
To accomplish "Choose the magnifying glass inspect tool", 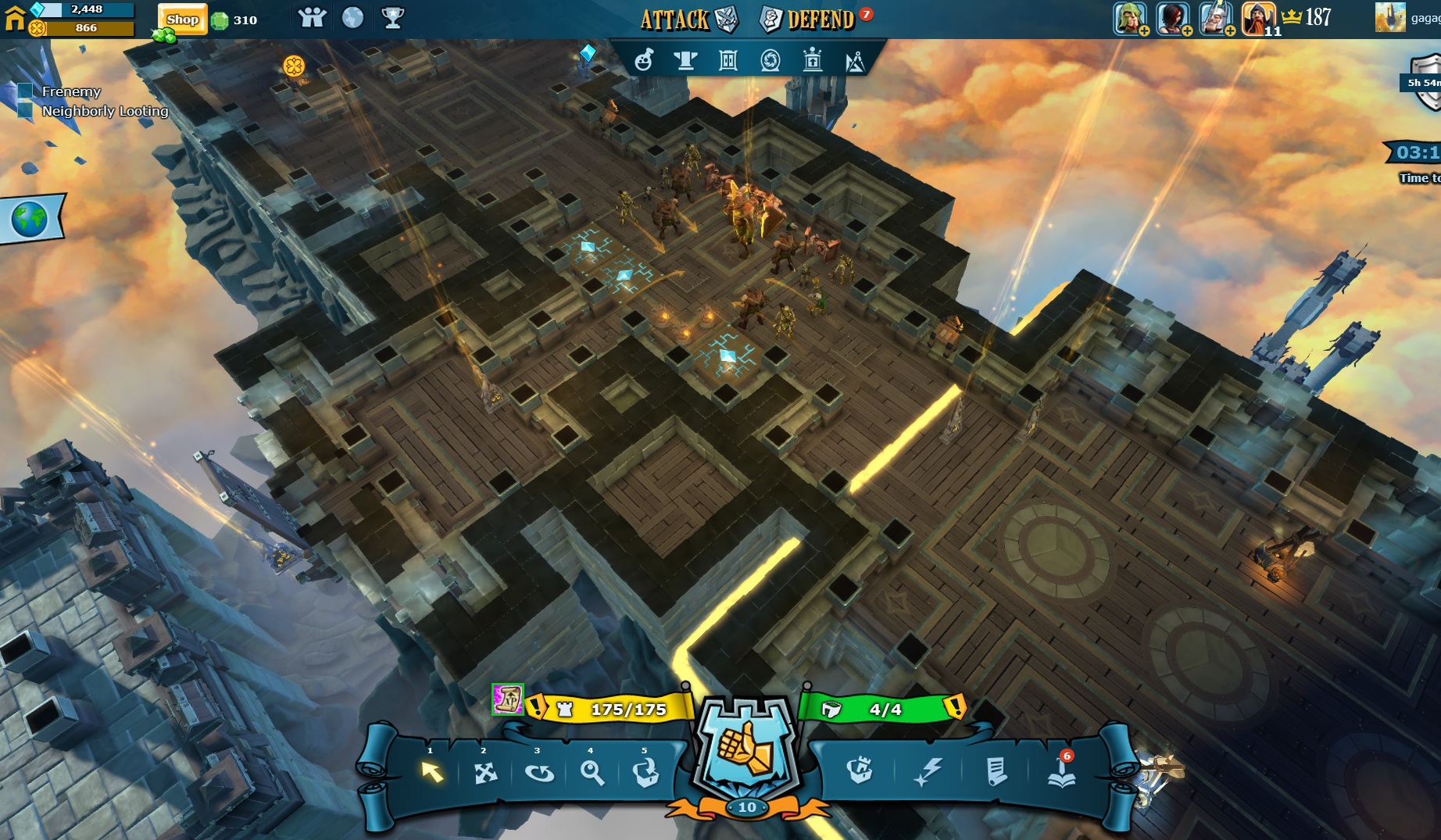I will click(592, 773).
